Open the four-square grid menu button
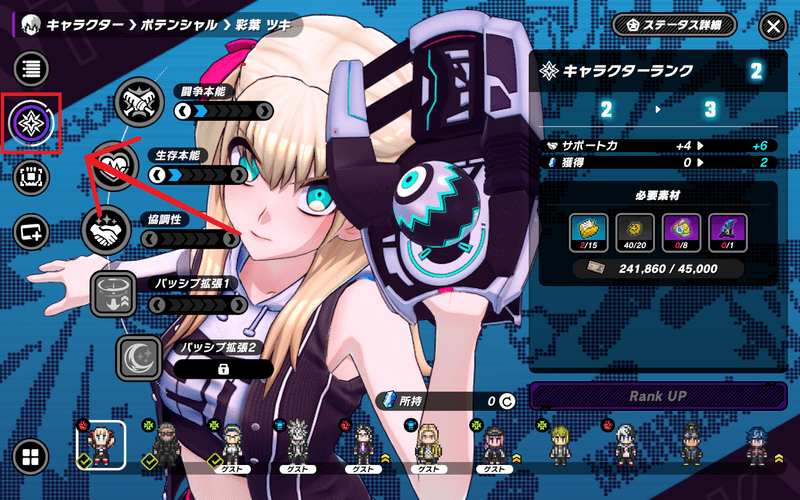 point(31,457)
